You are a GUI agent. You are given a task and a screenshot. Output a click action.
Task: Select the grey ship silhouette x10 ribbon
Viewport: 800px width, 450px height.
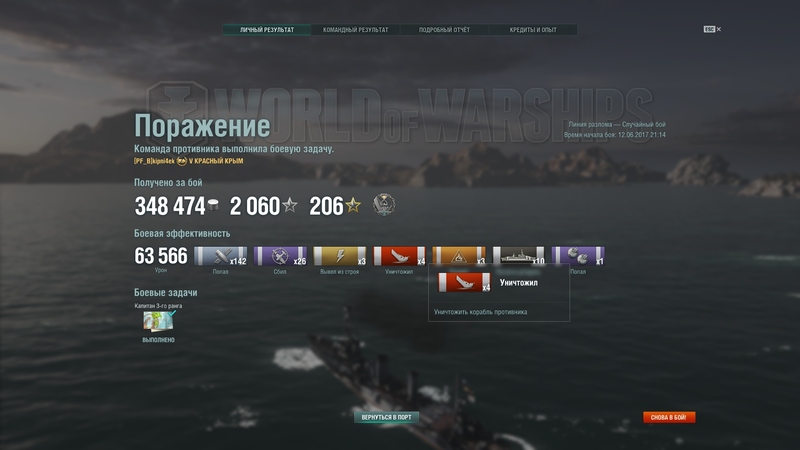[x=519, y=256]
